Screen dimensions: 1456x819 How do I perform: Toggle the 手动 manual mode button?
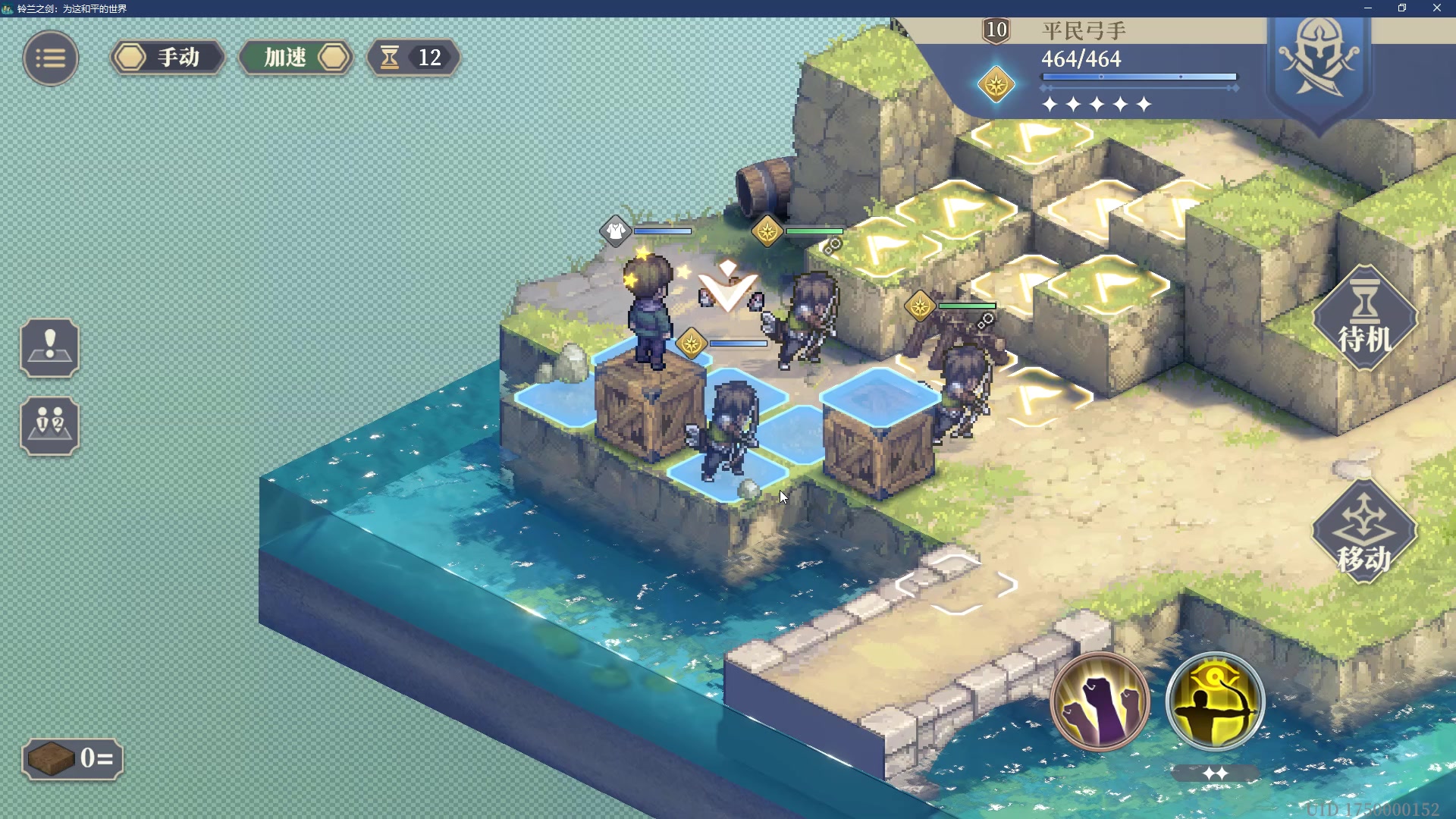point(167,58)
